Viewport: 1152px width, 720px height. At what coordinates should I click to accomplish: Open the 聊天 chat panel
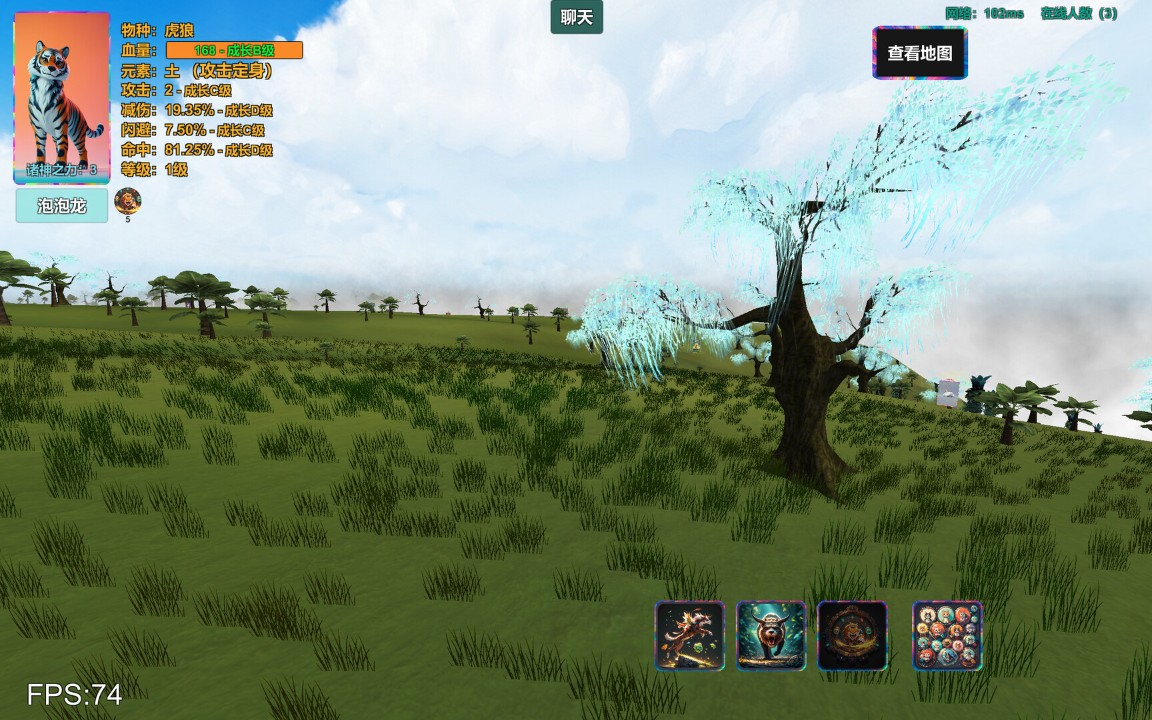click(x=576, y=17)
